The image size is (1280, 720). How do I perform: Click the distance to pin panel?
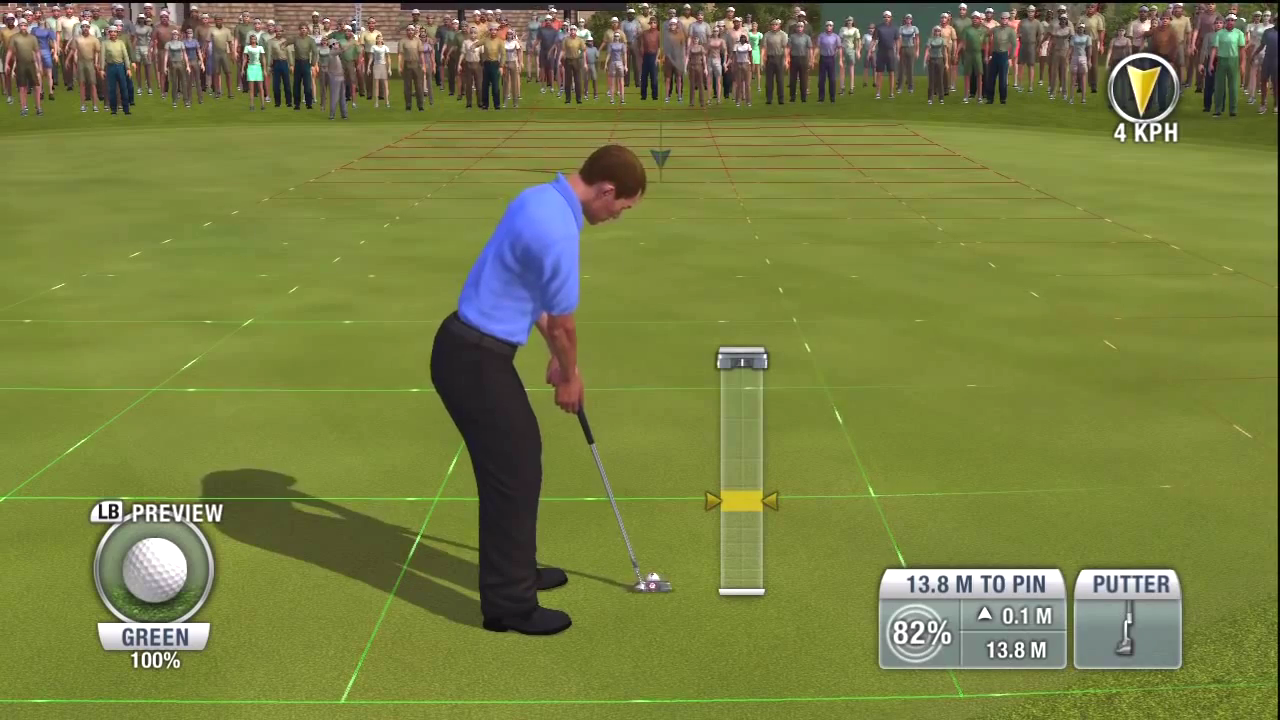click(x=974, y=585)
